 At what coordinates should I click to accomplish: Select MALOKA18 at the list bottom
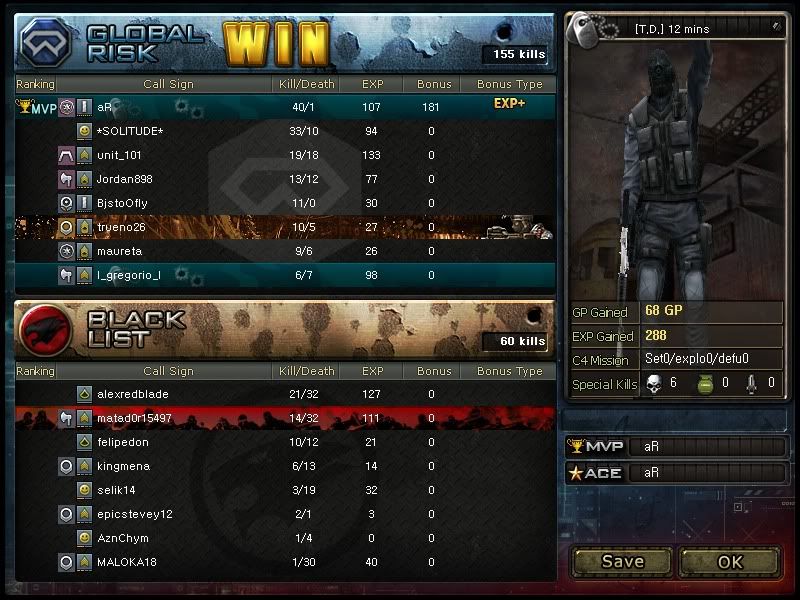click(125, 562)
